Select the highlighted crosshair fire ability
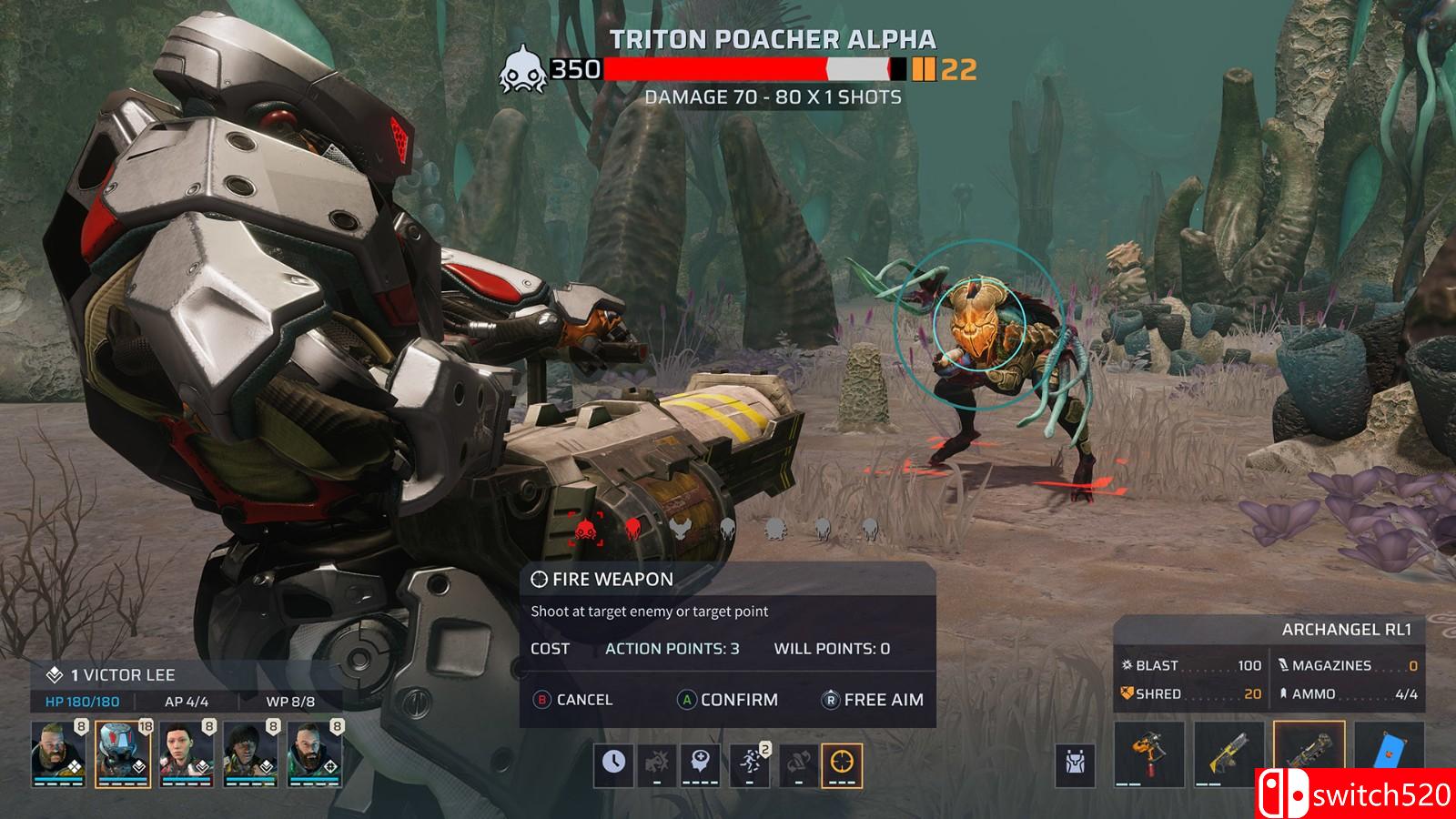1456x819 pixels. point(842,764)
